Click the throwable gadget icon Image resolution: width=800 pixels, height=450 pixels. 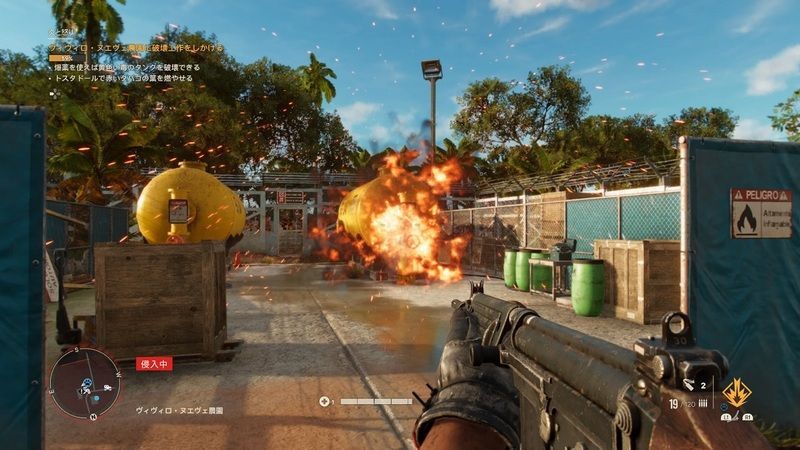pos(691,383)
